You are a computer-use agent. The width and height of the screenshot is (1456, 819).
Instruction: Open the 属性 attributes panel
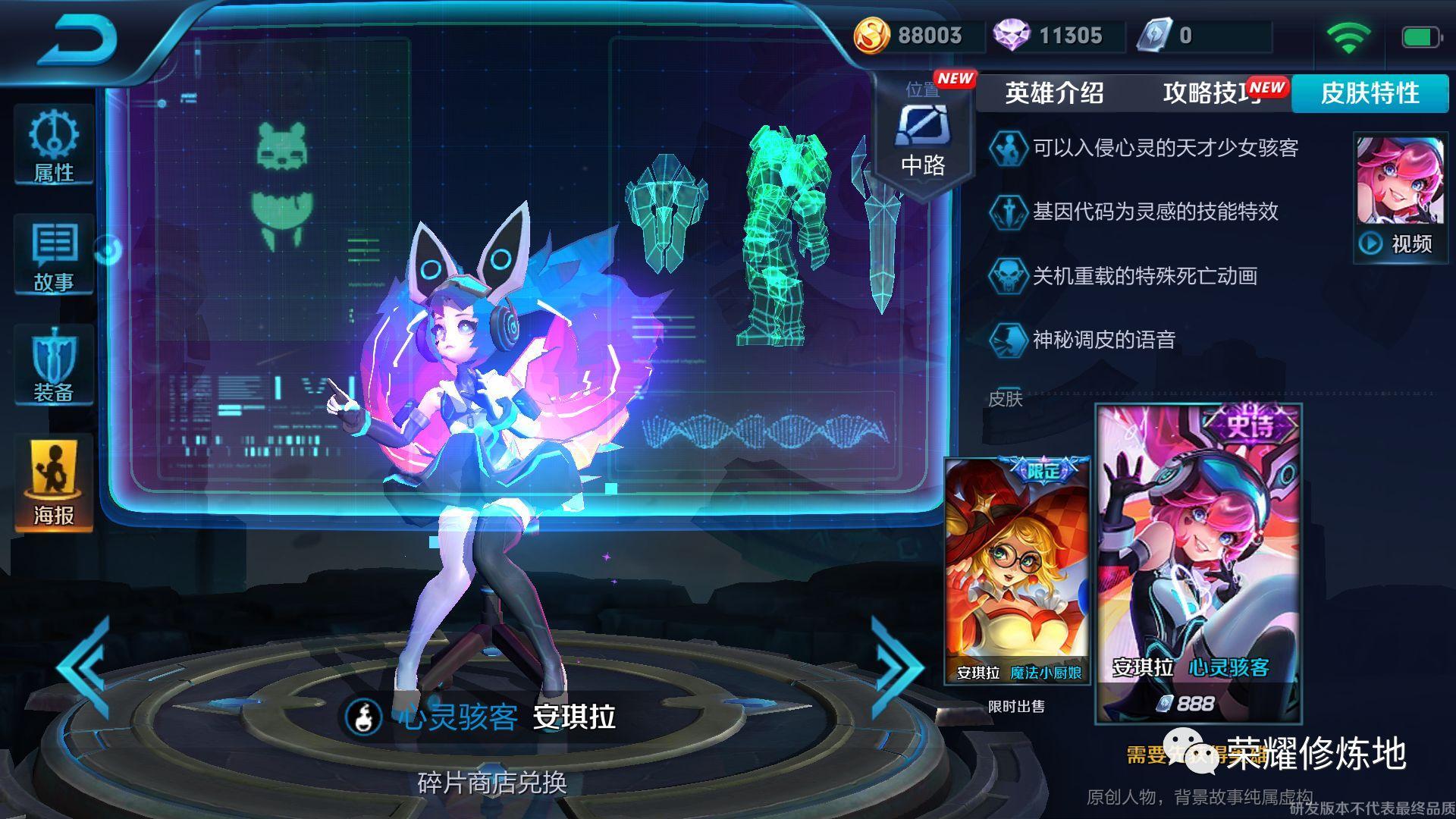pos(54,146)
